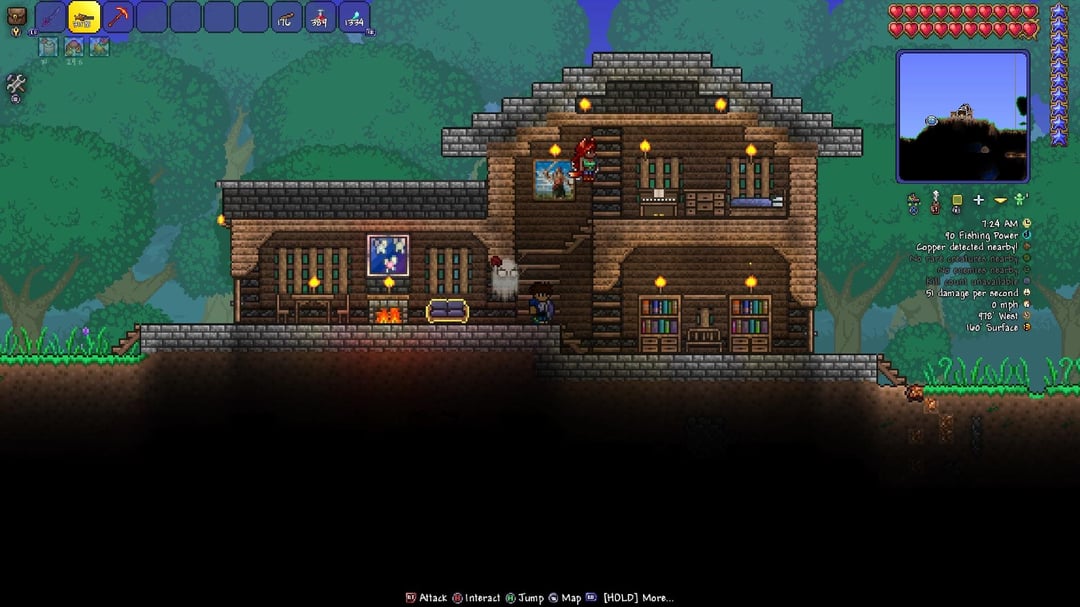Click the minimap

[x=962, y=116]
